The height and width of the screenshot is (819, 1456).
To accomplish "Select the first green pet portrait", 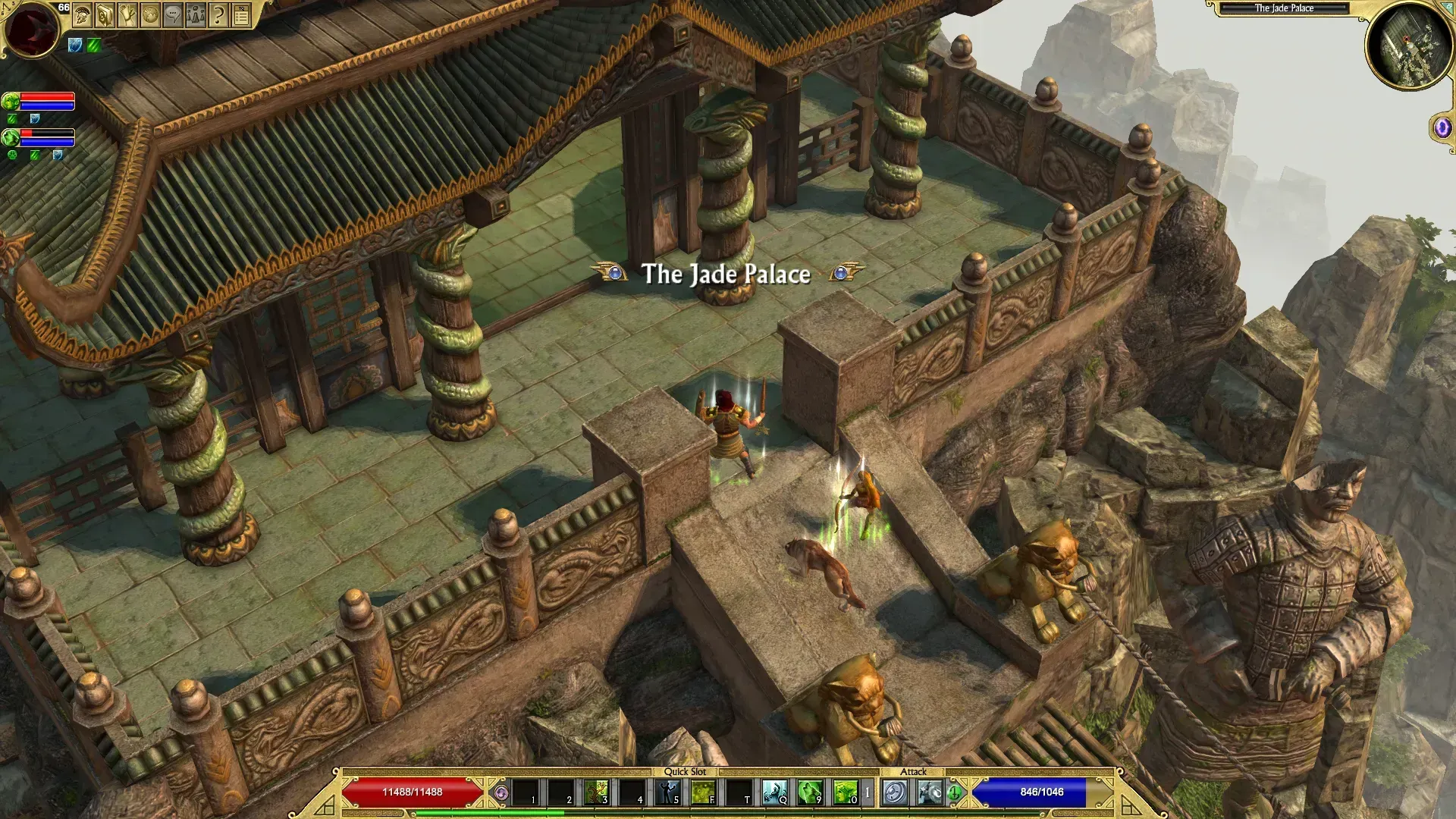I will pyautogui.click(x=11, y=101).
